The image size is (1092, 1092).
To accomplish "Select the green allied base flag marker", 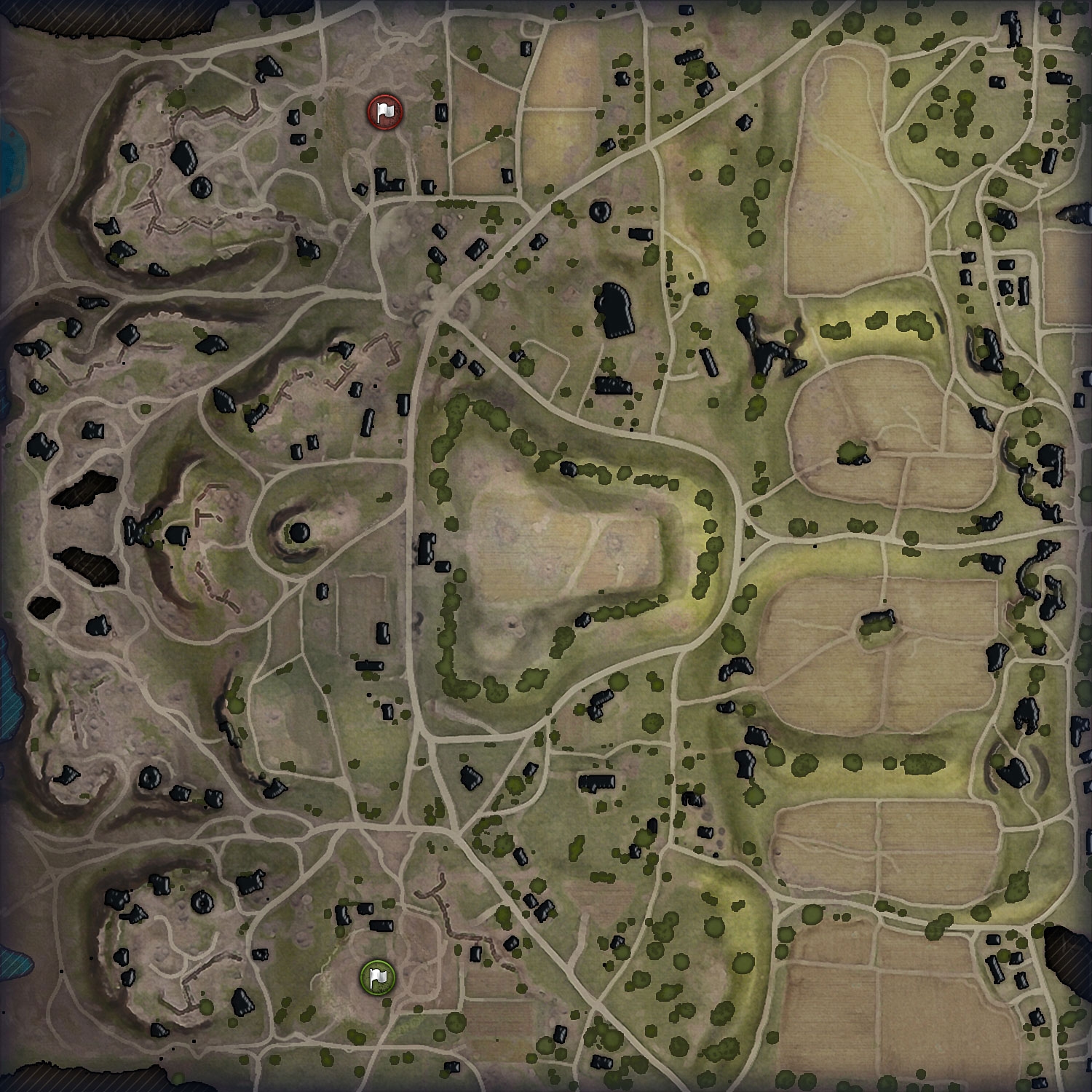I will tap(377, 976).
